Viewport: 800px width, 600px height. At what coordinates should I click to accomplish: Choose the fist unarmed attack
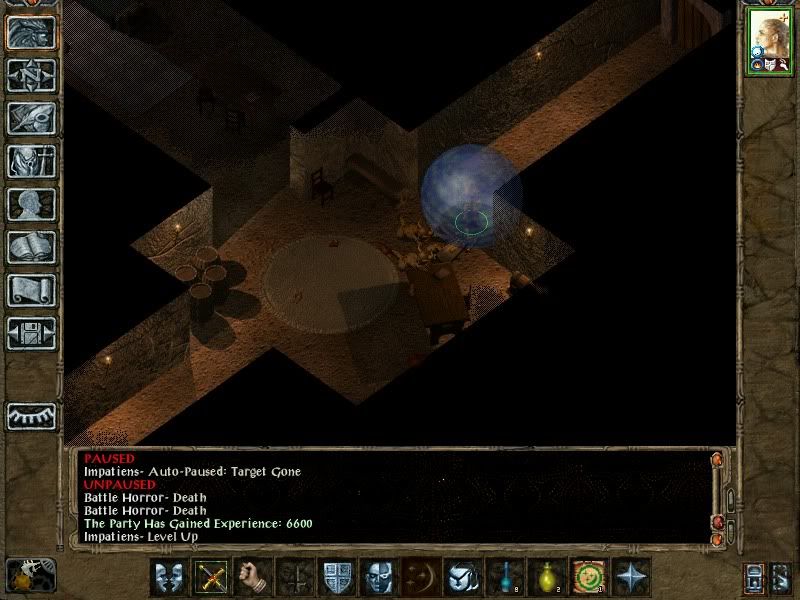252,577
